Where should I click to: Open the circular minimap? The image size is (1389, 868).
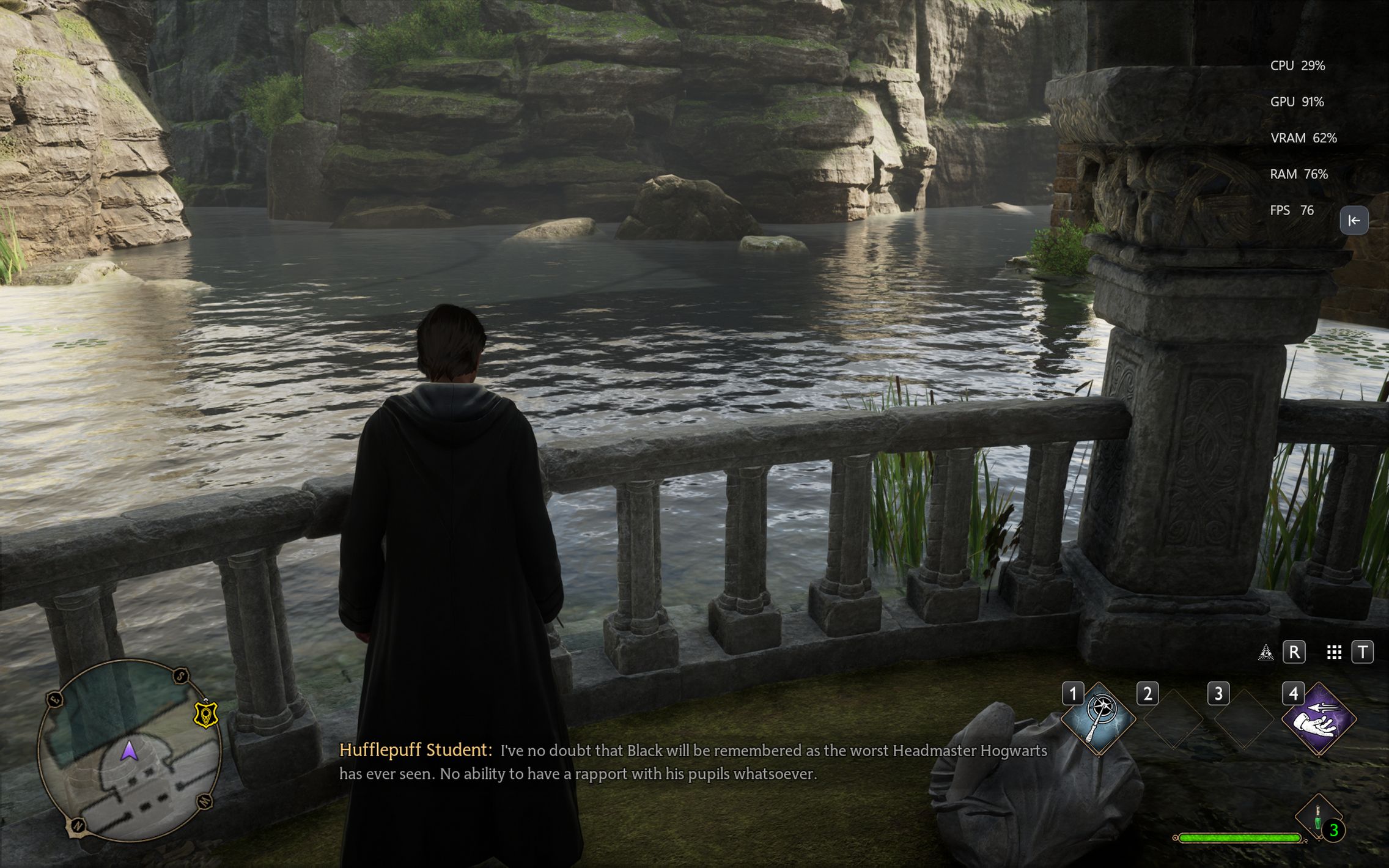coord(129,750)
